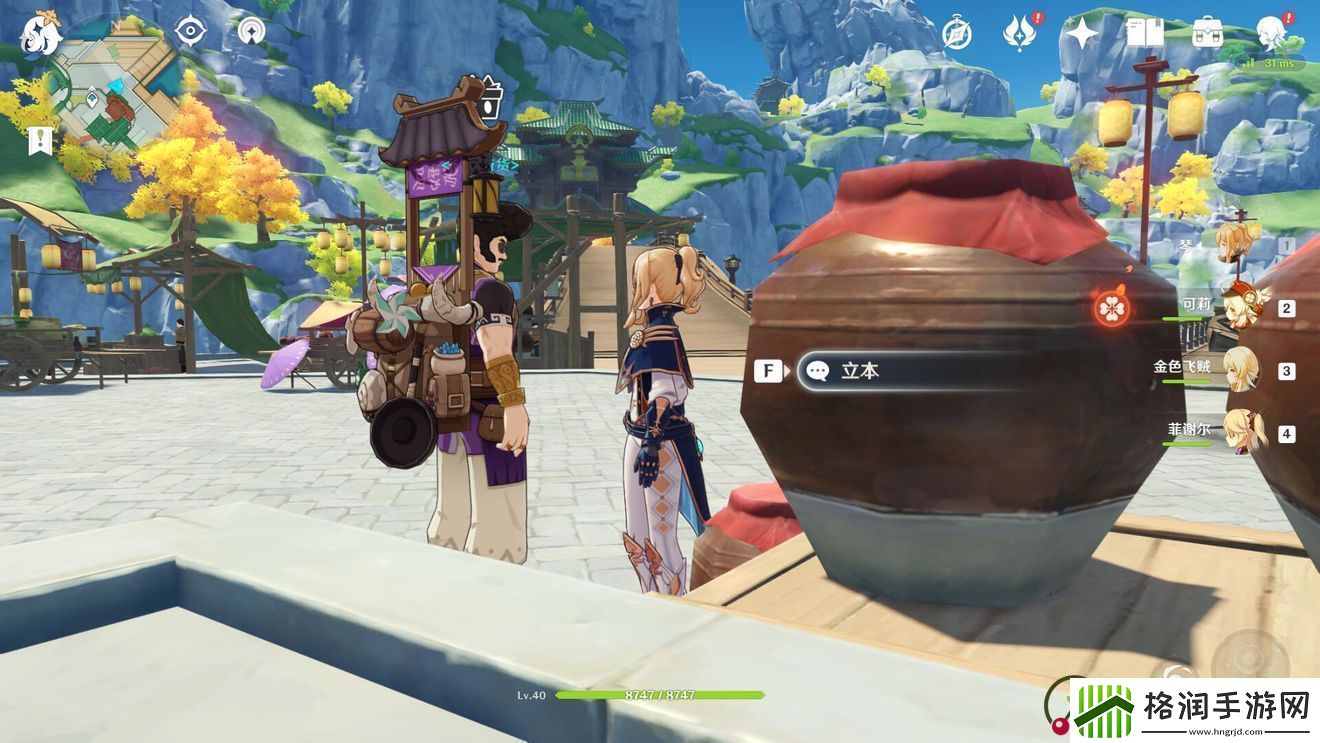Select party member 金色飞贼
Viewport: 1320px width, 743px height.
pyautogui.click(x=1240, y=371)
